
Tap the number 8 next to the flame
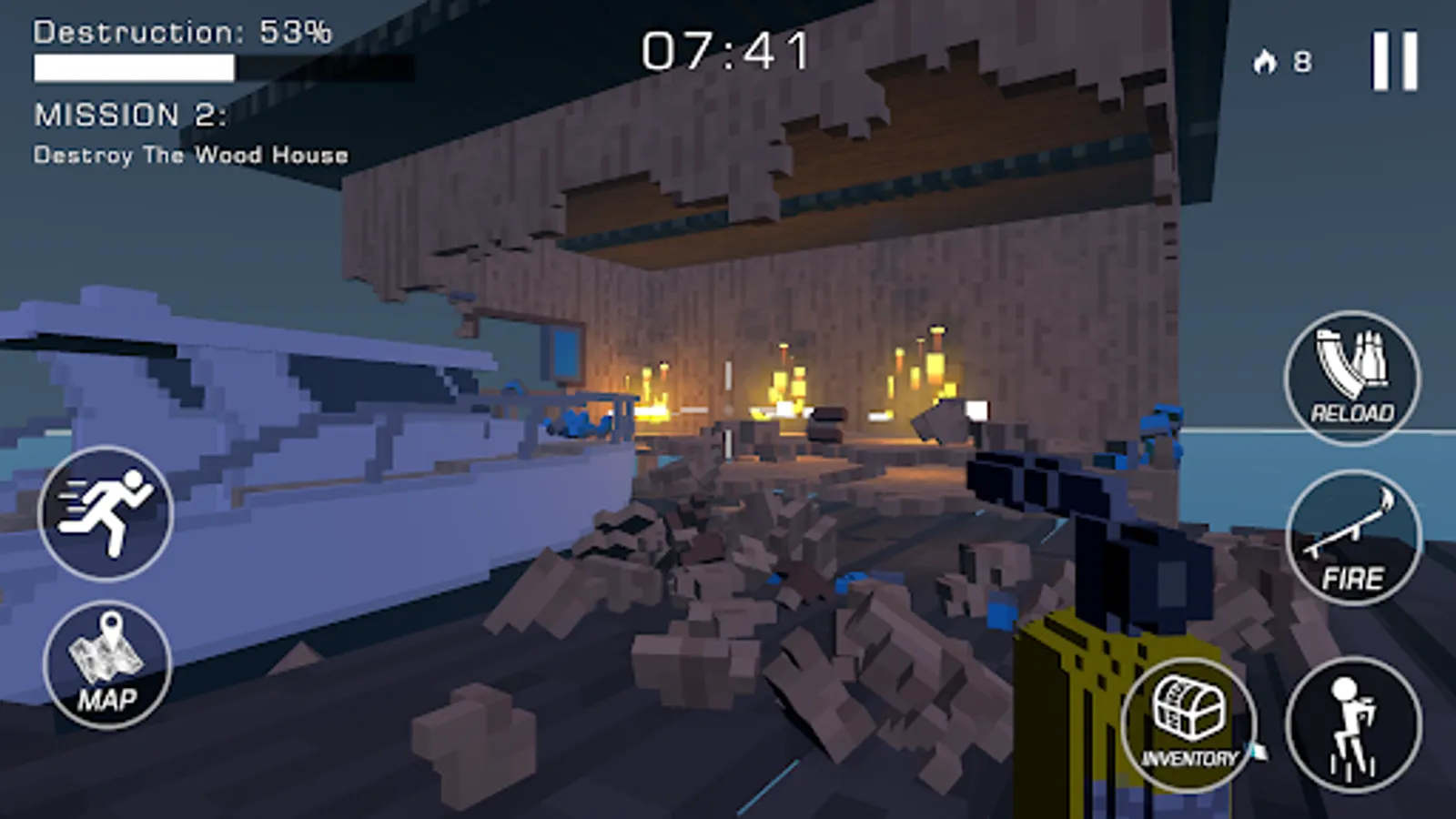click(x=1301, y=58)
